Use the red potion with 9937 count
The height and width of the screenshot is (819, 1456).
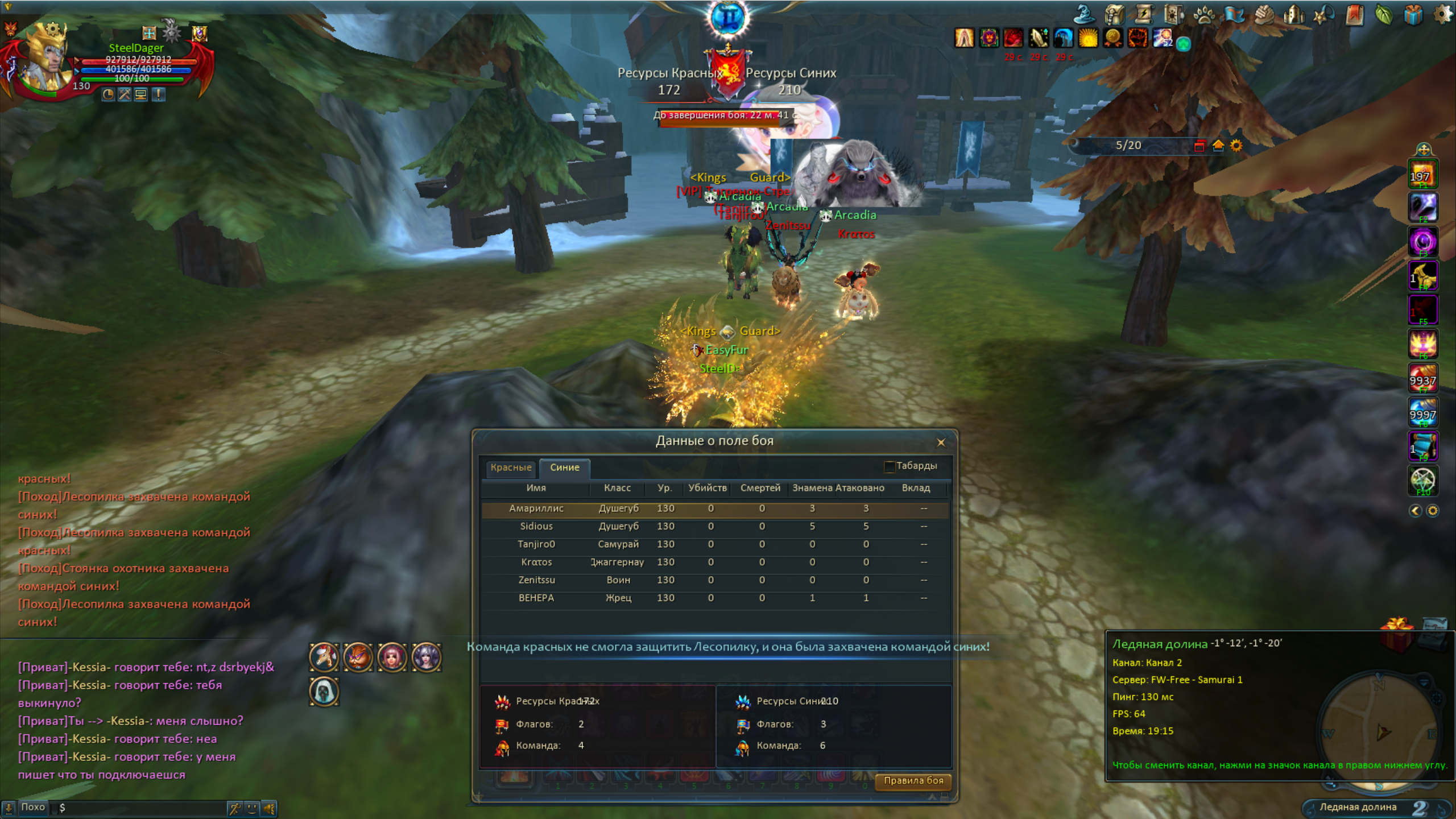1422,378
